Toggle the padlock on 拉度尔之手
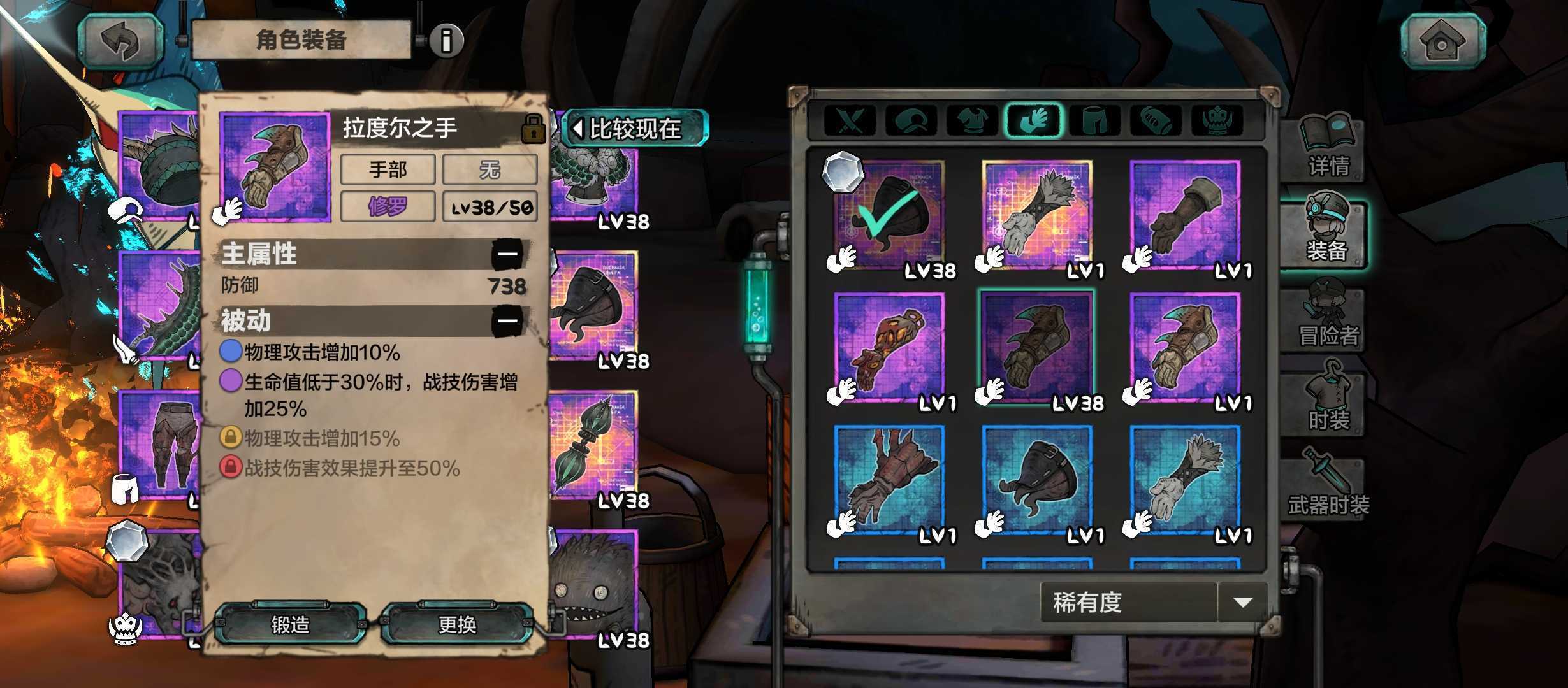Image resolution: width=1568 pixels, height=688 pixels. click(533, 129)
